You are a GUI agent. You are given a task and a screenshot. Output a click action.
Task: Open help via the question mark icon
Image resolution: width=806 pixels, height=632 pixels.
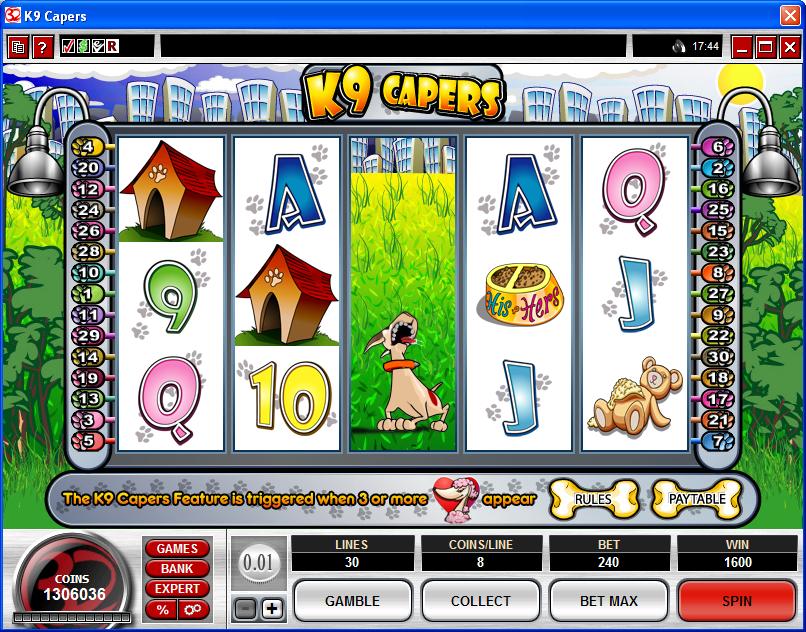[x=42, y=46]
